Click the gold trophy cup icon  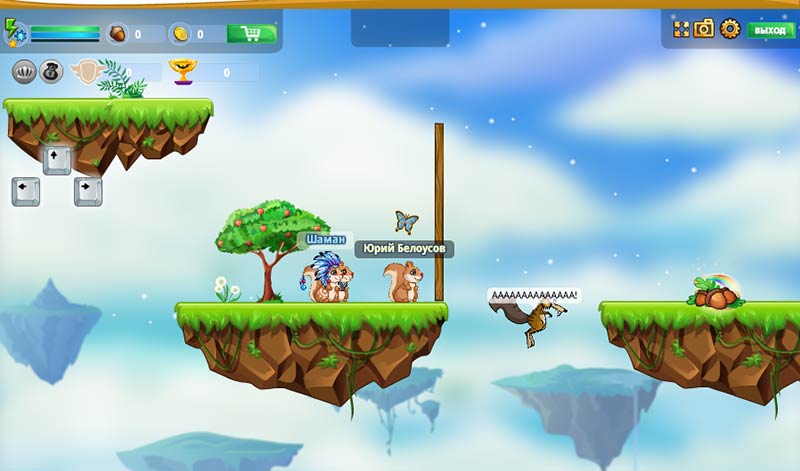pyautogui.click(x=181, y=71)
